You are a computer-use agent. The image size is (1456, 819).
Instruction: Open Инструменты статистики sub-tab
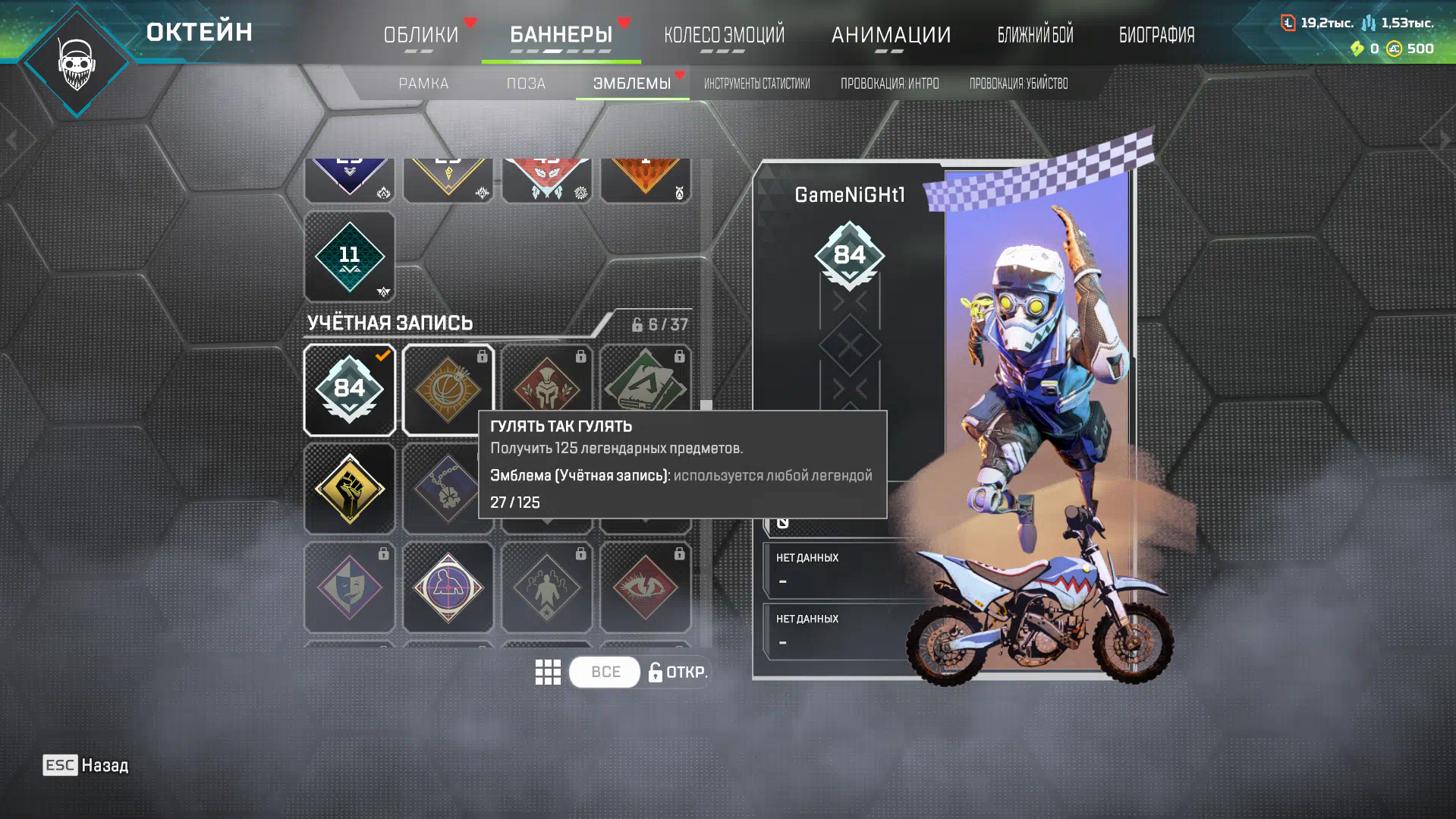point(756,83)
